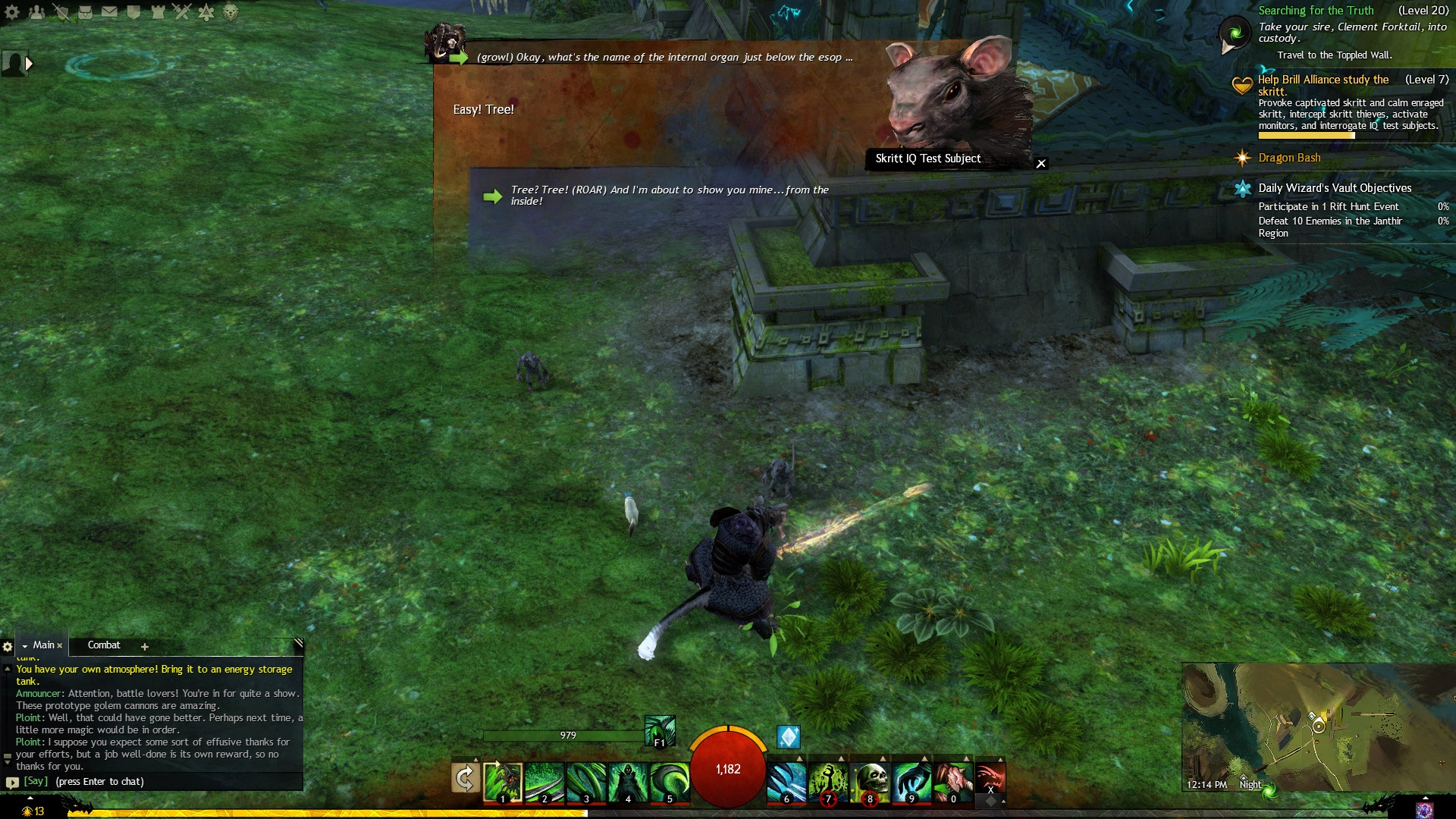Open the game menu gear icon
The image size is (1456, 819).
coord(12,12)
